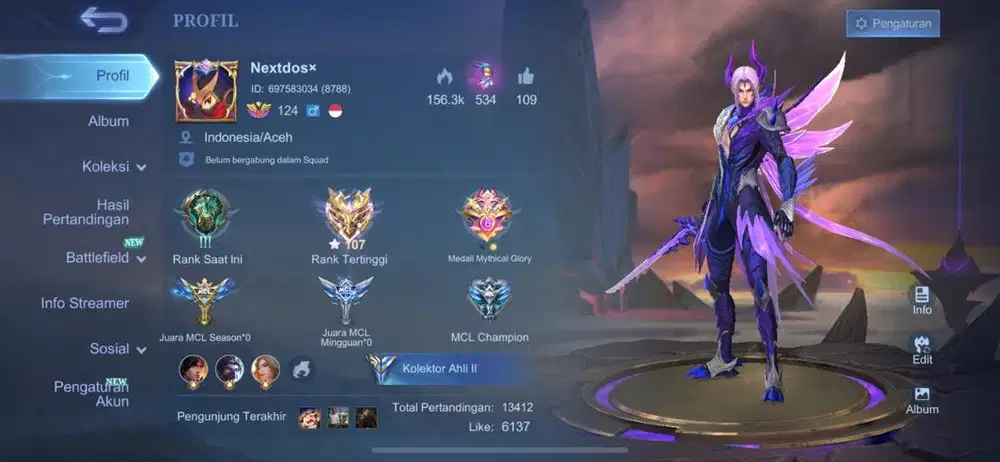
Task: Expand the Sosial menu
Action: [x=117, y=349]
